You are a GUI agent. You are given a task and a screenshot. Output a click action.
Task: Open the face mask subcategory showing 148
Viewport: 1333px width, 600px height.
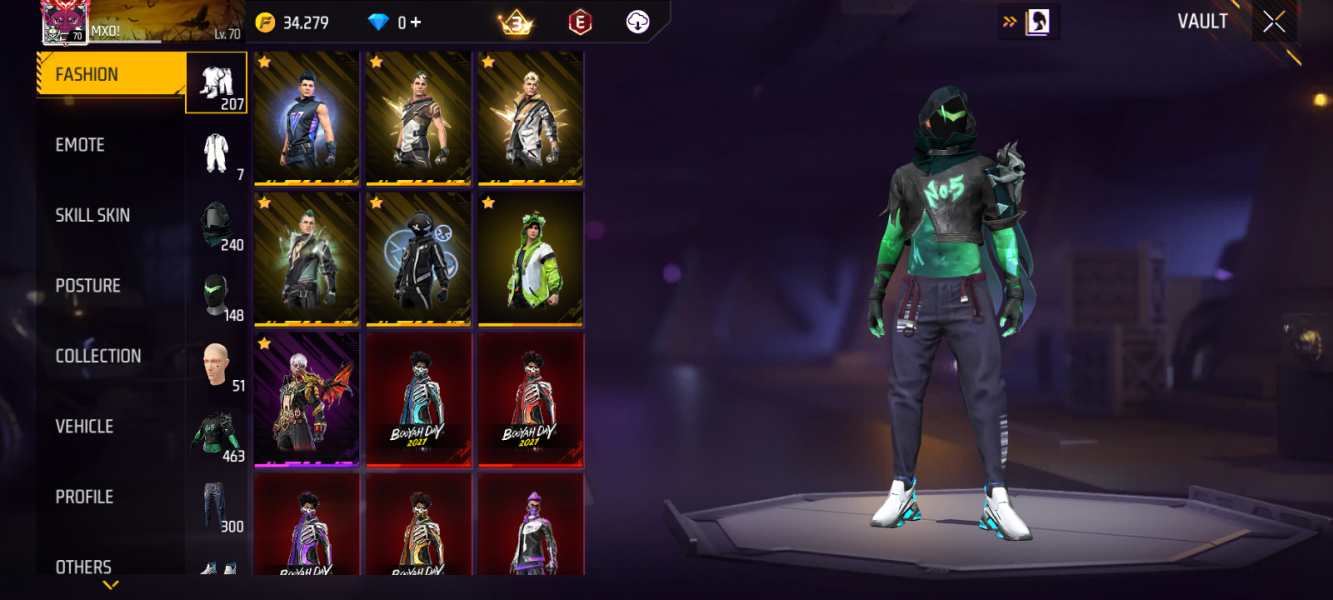point(217,296)
